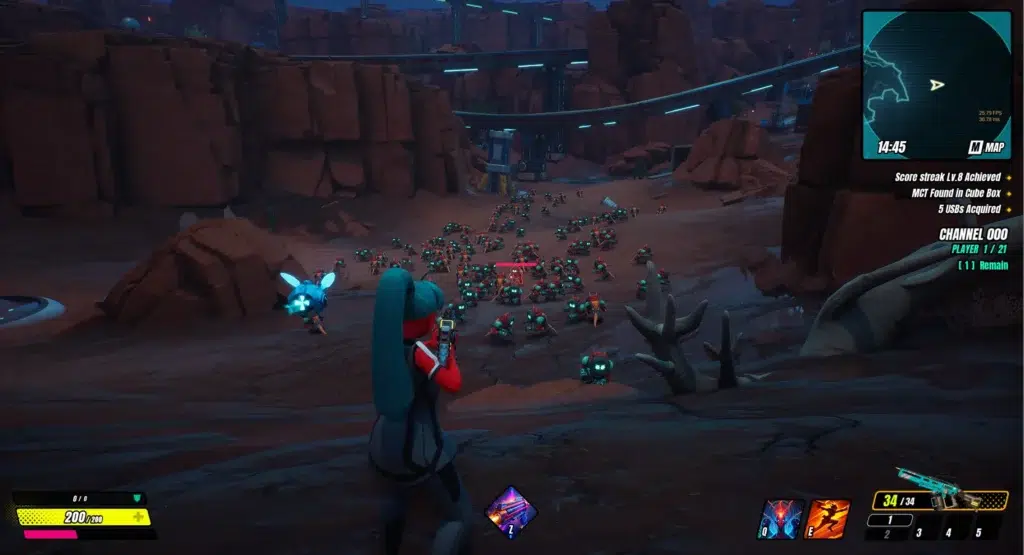Trigger the purple diamond ultimate skill
Screen dimensions: 1024x555
504,512
